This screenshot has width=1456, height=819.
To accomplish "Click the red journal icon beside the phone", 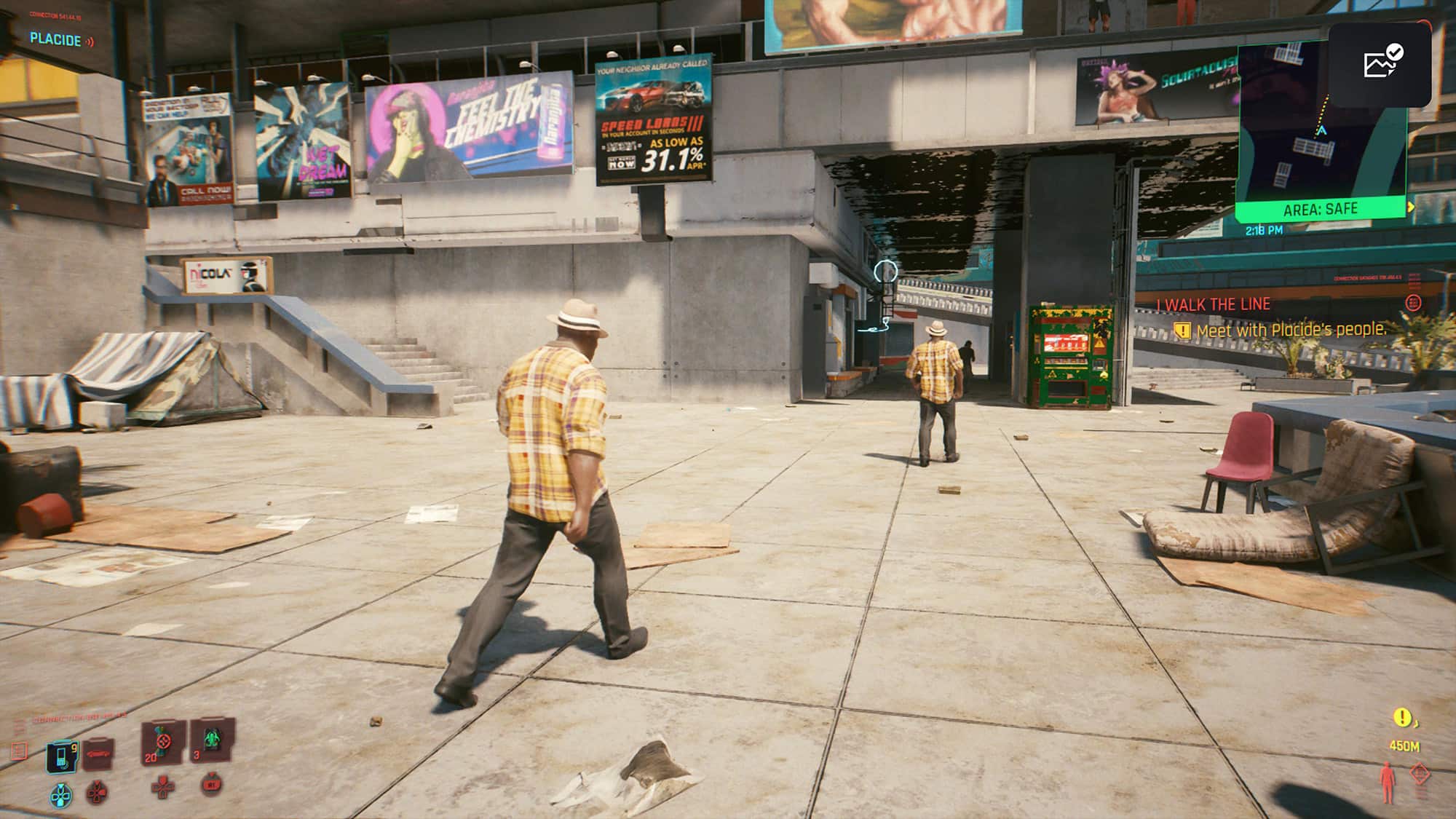I will (x=20, y=750).
